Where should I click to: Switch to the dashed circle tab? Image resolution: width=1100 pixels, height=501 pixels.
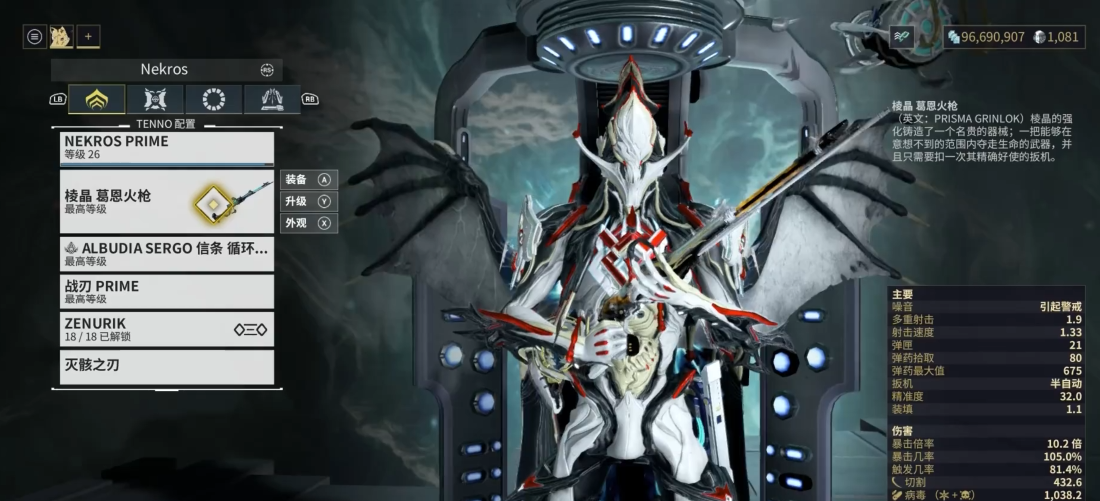click(x=213, y=99)
